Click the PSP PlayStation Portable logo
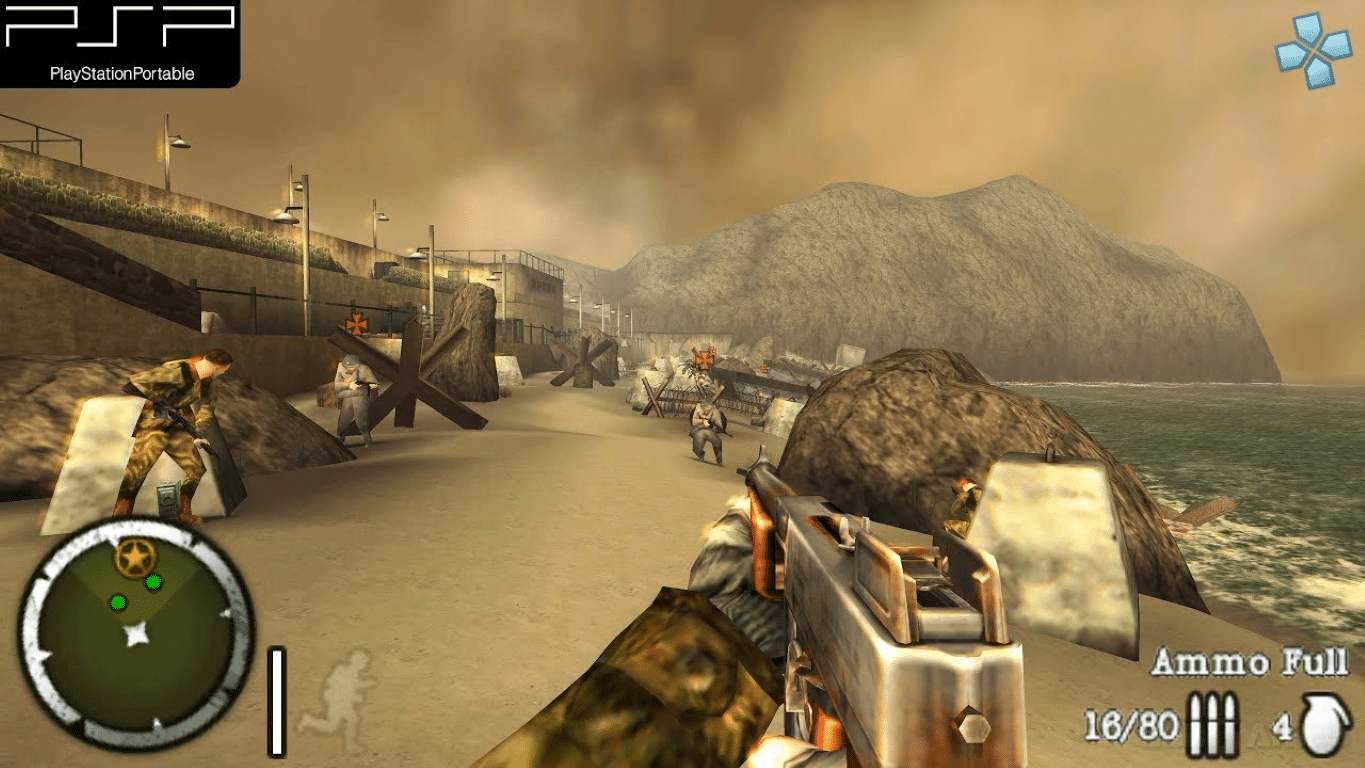Viewport: 1365px width, 768px height. 120,43
